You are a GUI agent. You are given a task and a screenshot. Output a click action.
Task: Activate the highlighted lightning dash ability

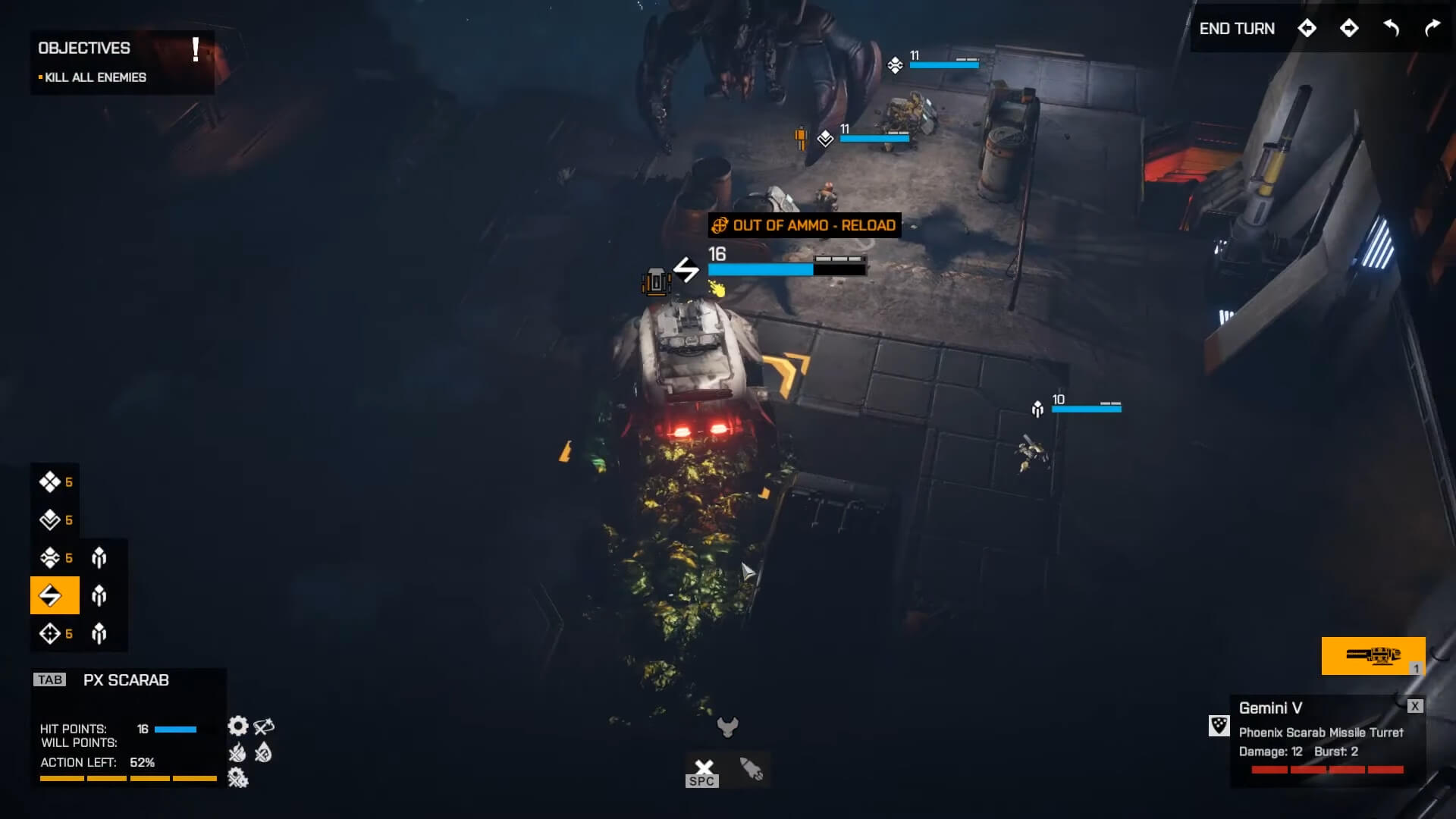tap(54, 595)
